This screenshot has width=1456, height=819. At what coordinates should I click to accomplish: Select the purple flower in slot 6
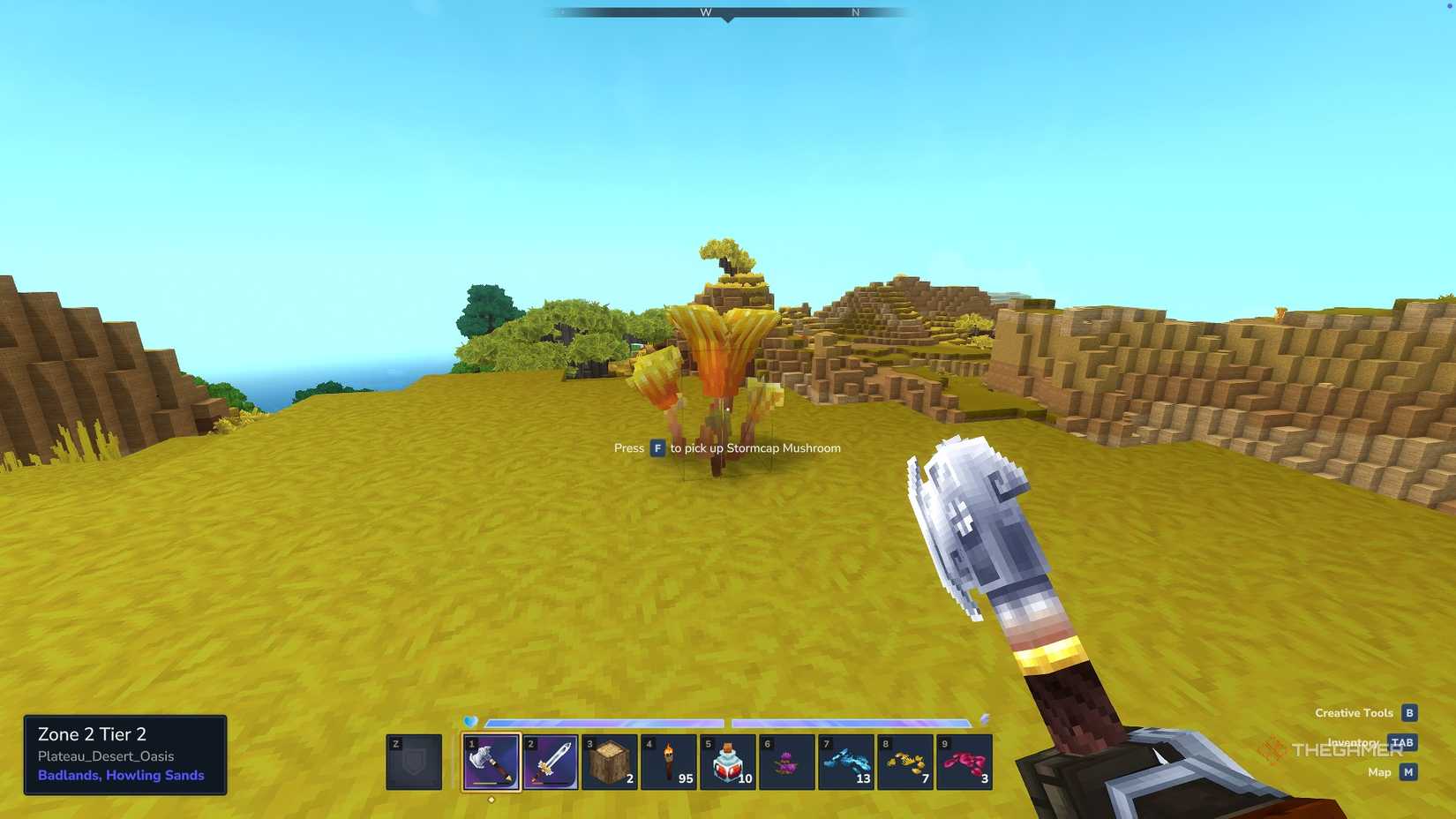pos(788,762)
